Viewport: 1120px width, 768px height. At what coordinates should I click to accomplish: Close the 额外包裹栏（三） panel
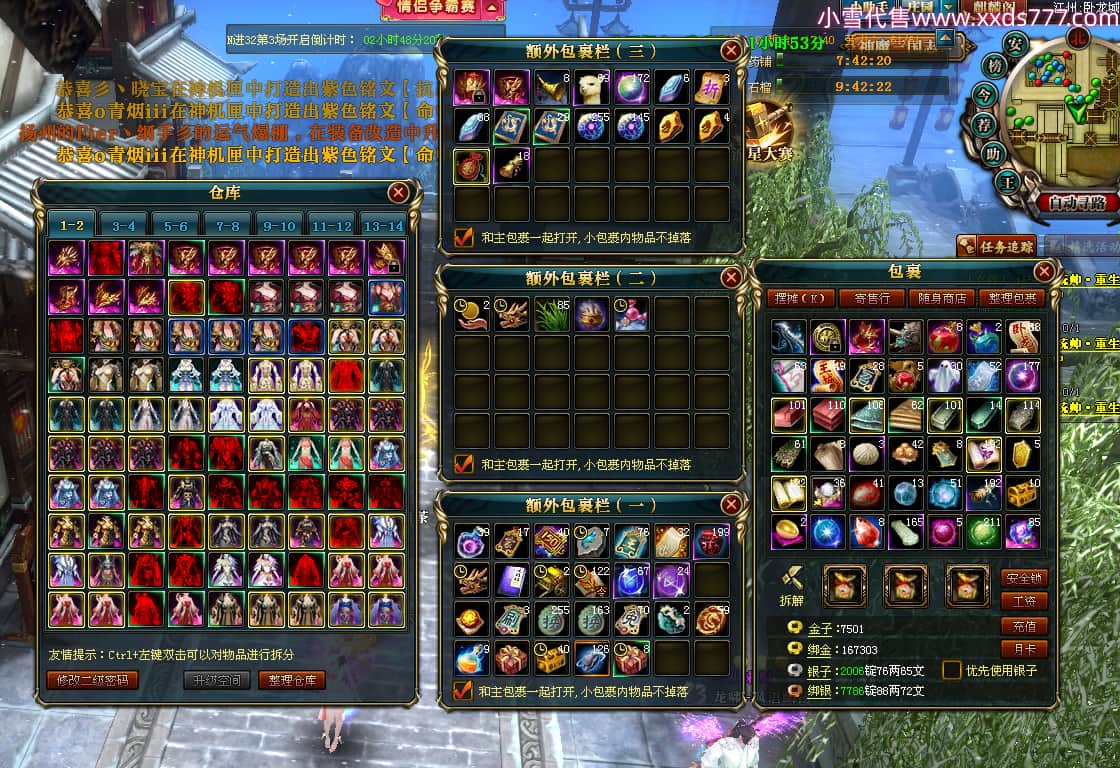731,50
